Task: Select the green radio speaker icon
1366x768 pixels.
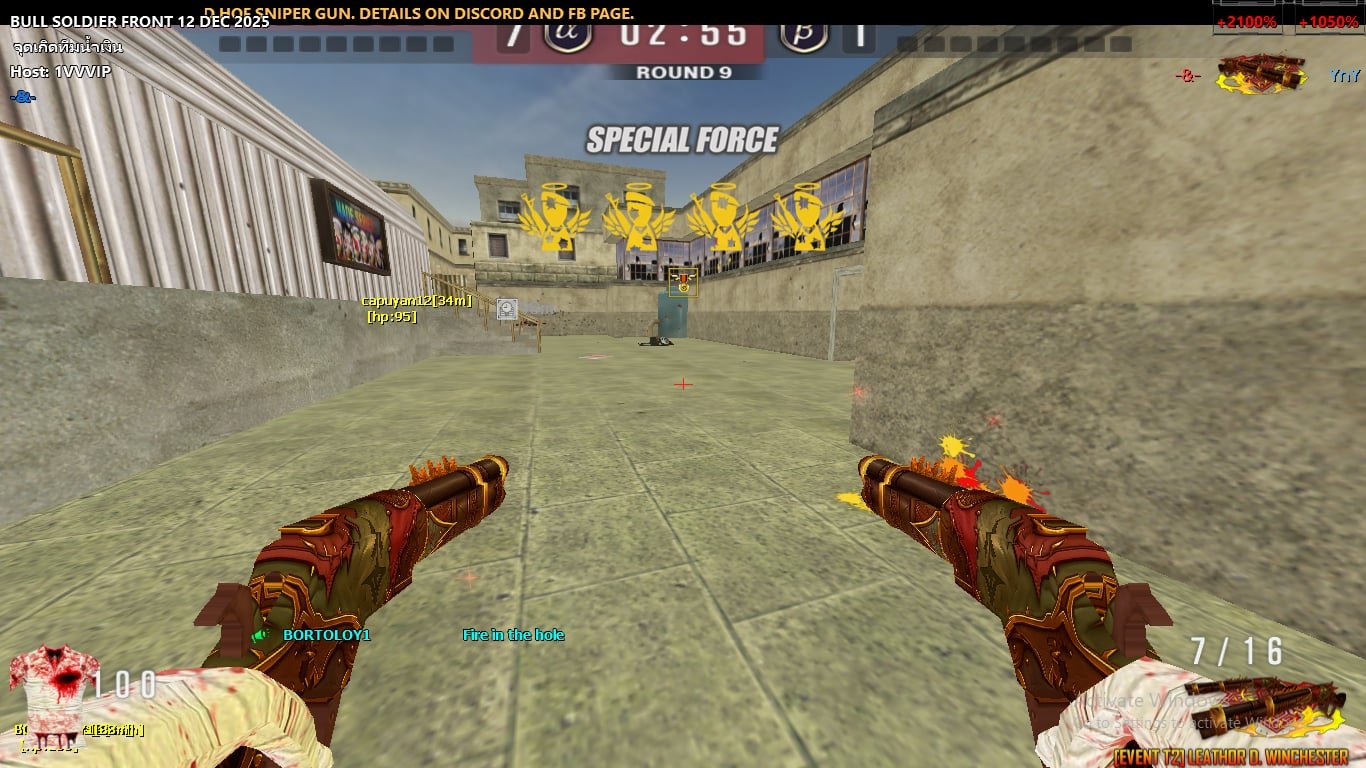Action: 261,635
